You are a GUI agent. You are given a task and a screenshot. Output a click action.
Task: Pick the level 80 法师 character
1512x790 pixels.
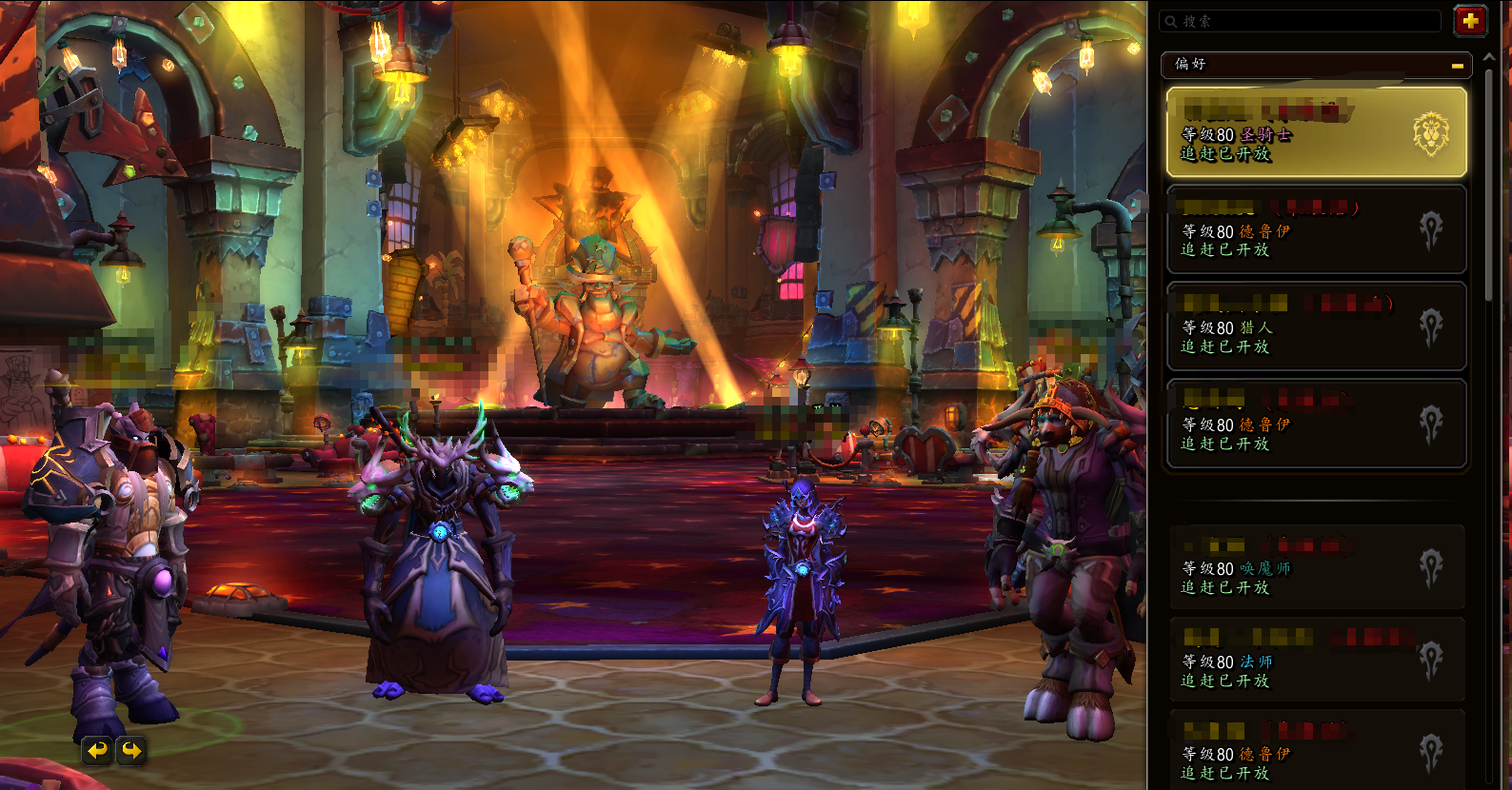click(1316, 661)
